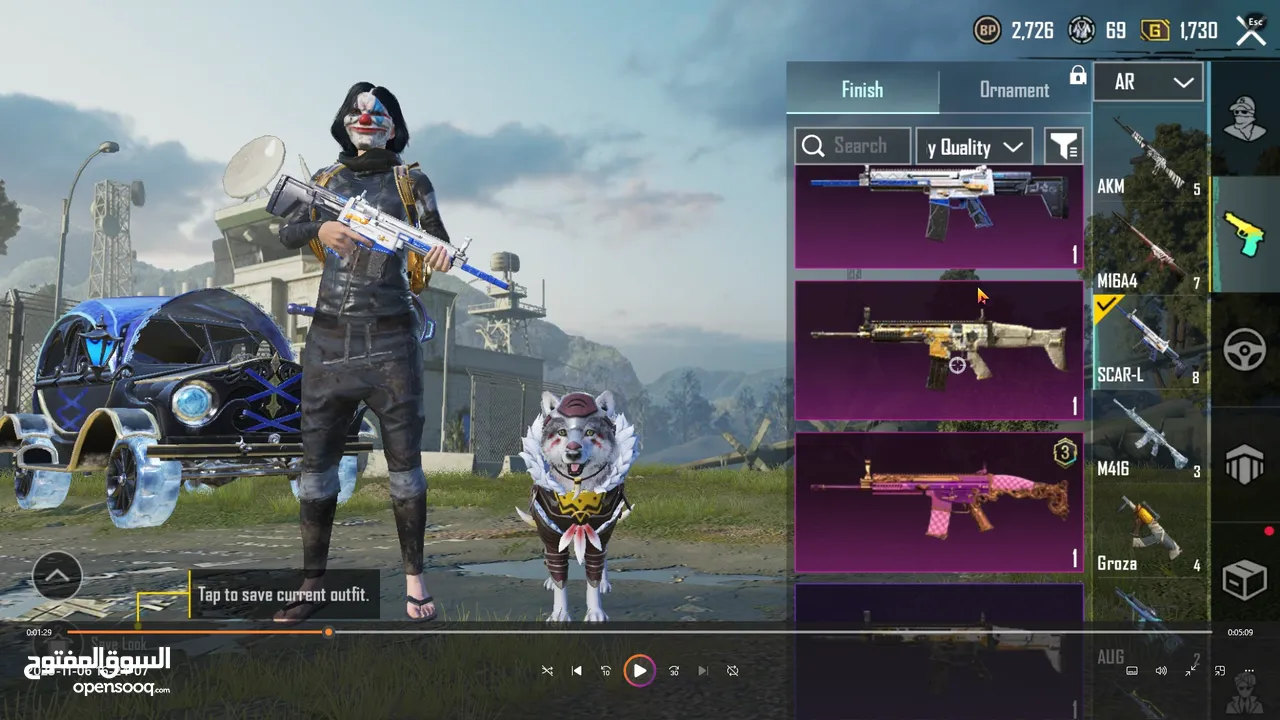This screenshot has height=720, width=1280.
Task: Skip forward 30 seconds in the video
Action: click(674, 671)
